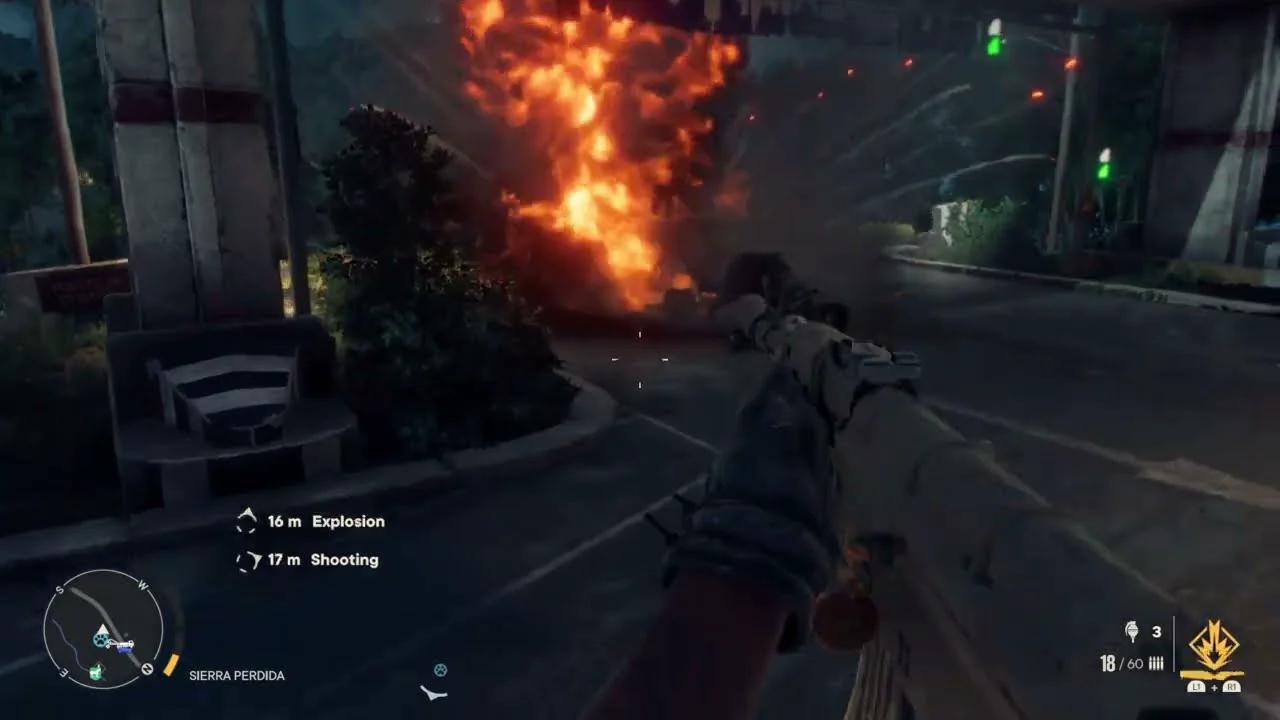Click the yellow objective arc beside the minimap

[x=172, y=665]
